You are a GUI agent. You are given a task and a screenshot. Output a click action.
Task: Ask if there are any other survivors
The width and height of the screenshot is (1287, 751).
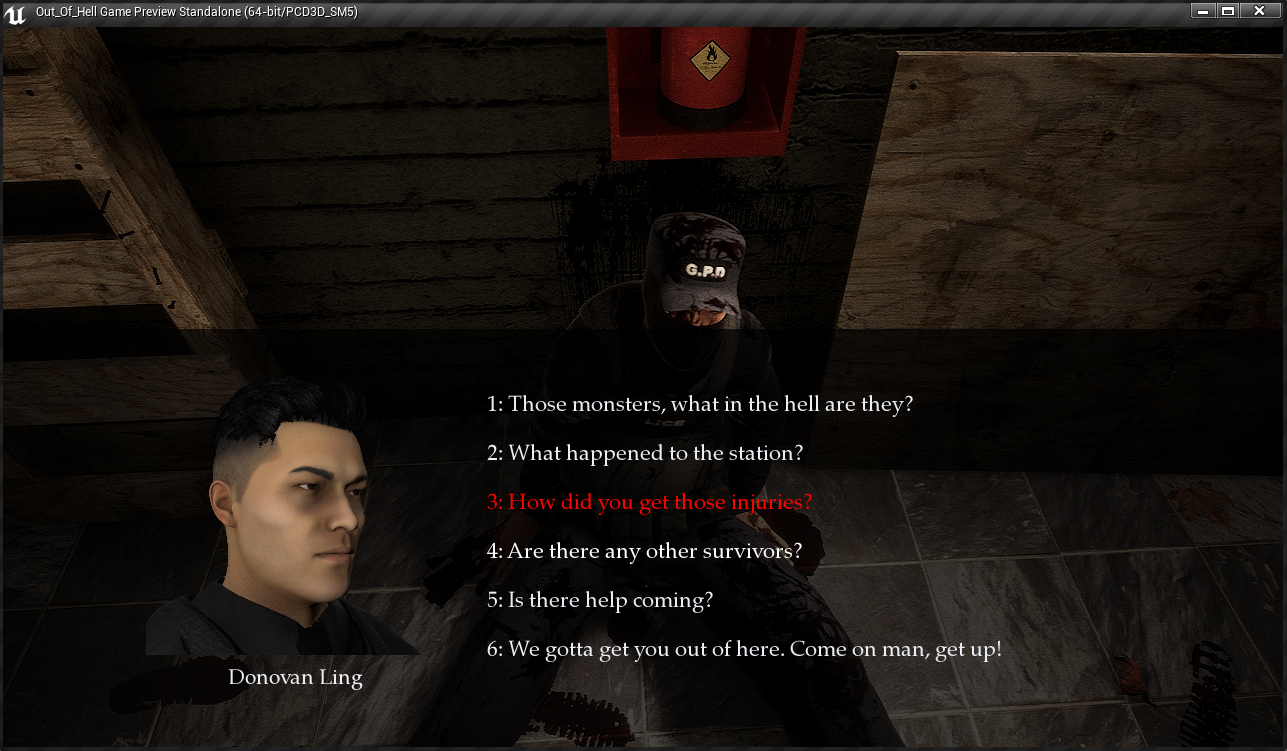644,551
